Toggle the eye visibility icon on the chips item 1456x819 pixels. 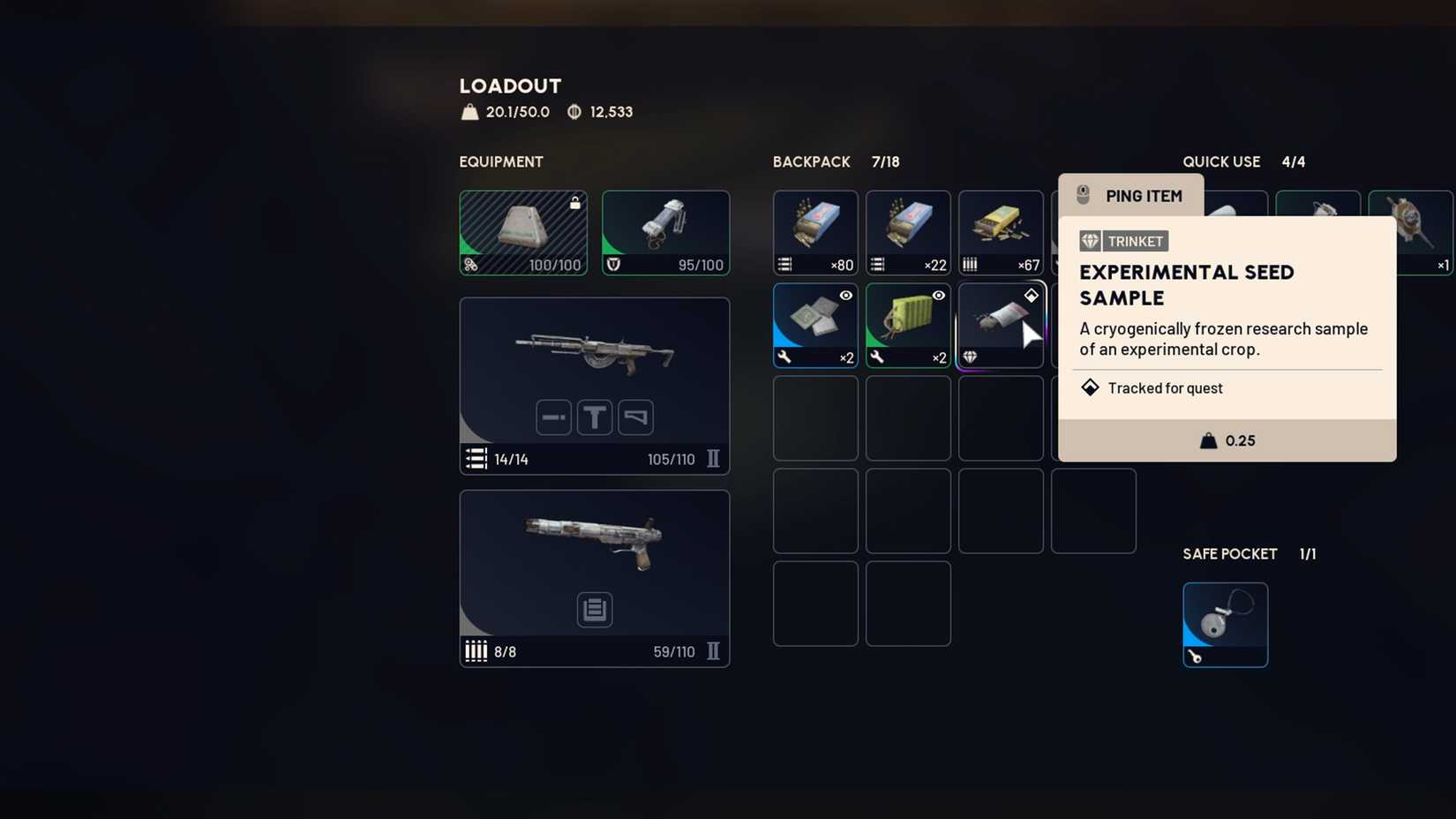845,296
